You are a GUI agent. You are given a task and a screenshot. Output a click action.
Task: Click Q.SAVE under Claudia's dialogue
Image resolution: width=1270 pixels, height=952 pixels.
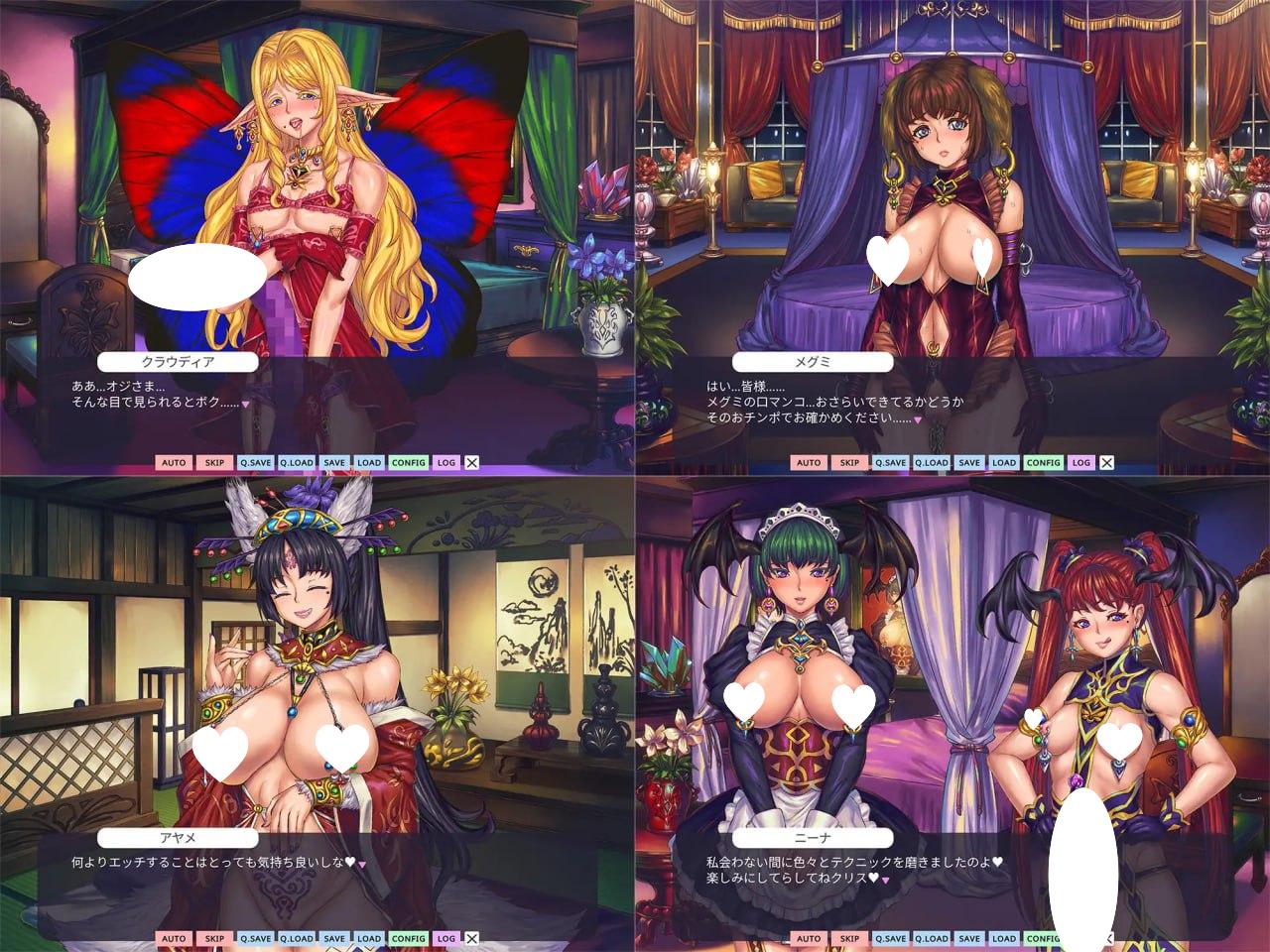coord(254,462)
